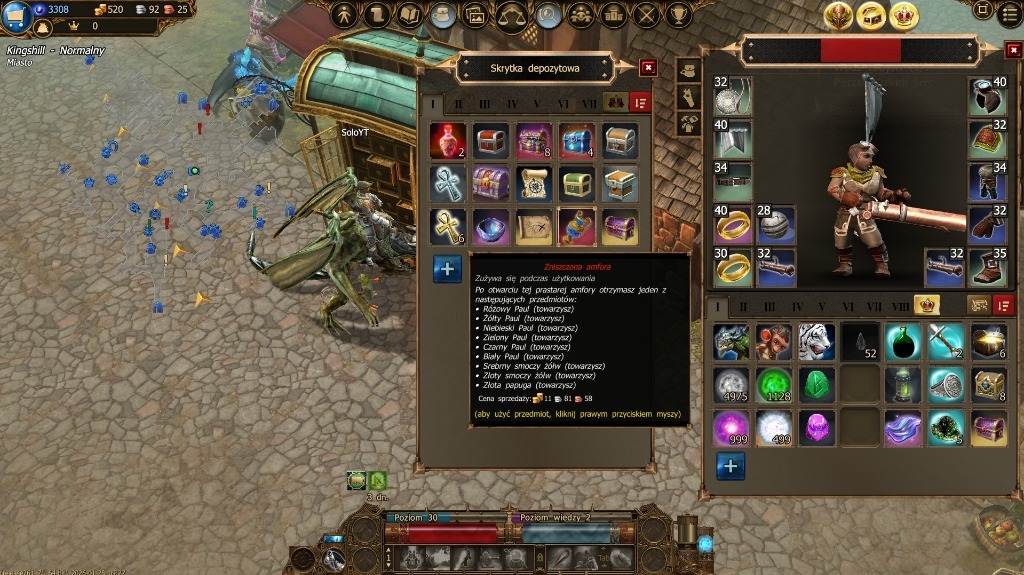Click the blue glowing chest with count 4
Screen dimensions: 1024x575
pos(577,141)
